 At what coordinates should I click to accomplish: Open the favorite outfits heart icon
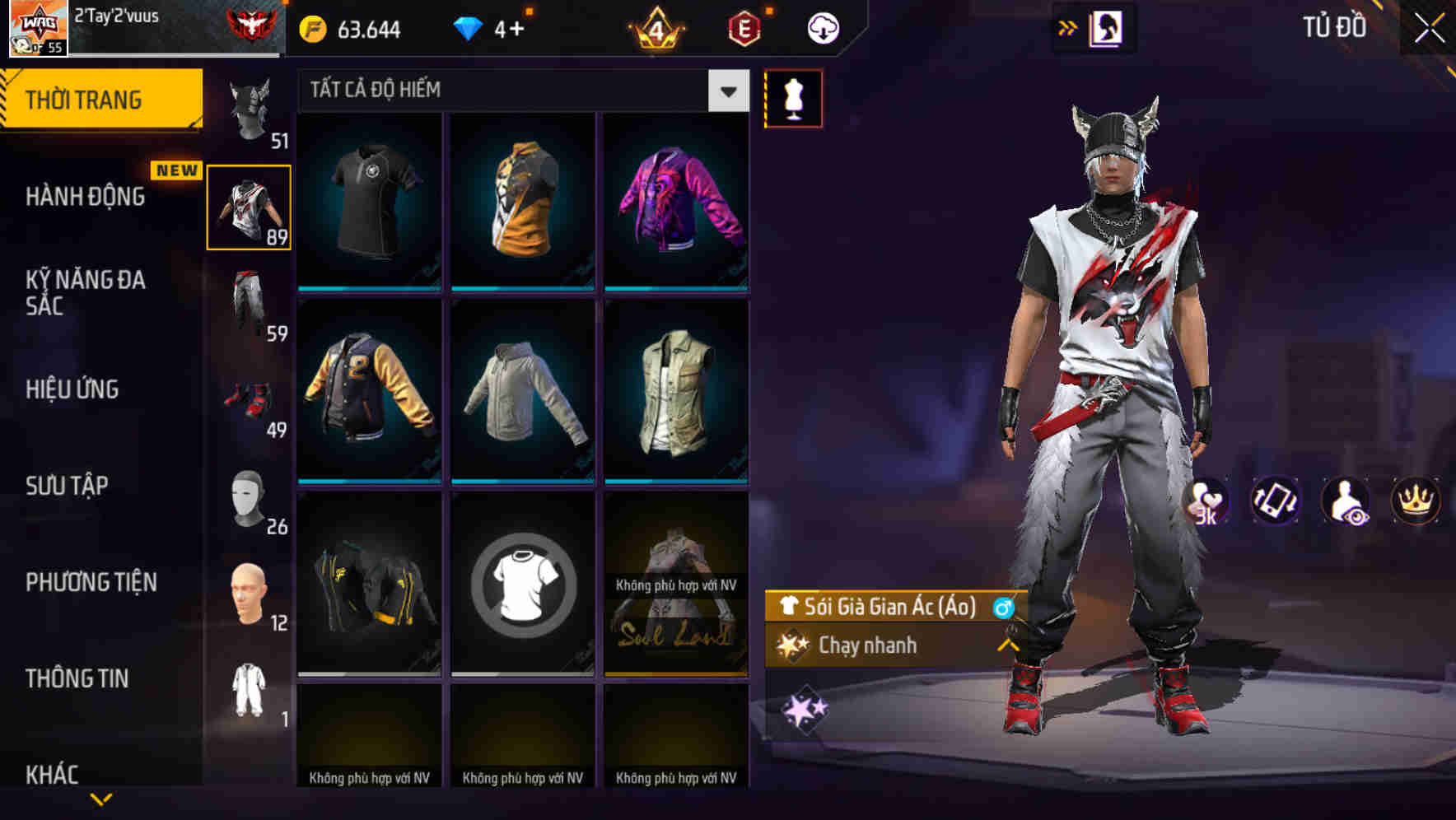[x=1207, y=501]
